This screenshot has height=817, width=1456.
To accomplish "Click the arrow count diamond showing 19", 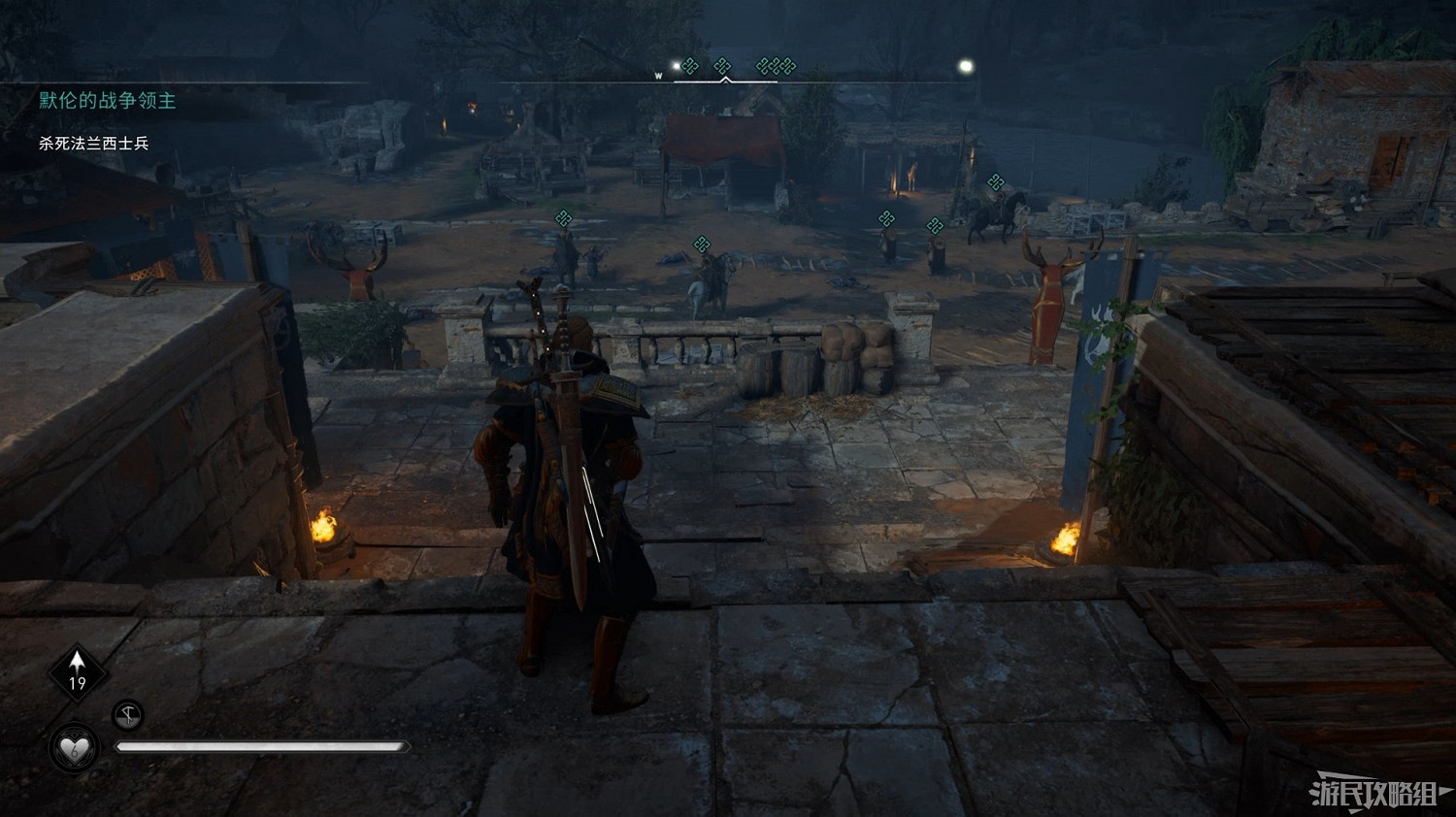I will click(76, 673).
